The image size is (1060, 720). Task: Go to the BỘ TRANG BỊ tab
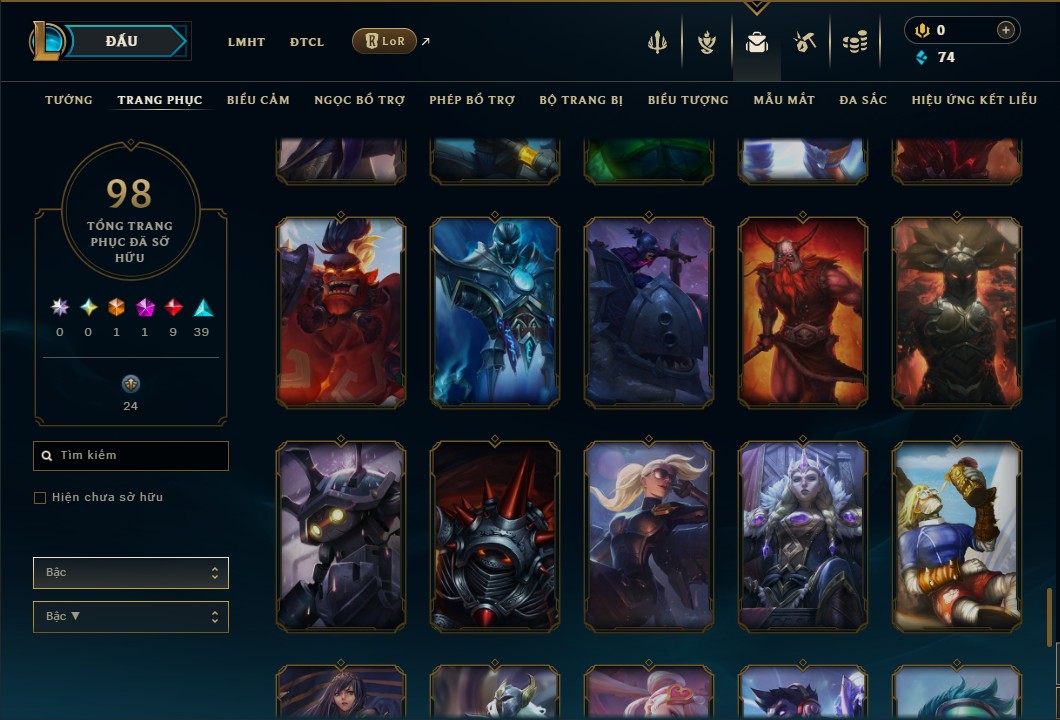point(581,100)
